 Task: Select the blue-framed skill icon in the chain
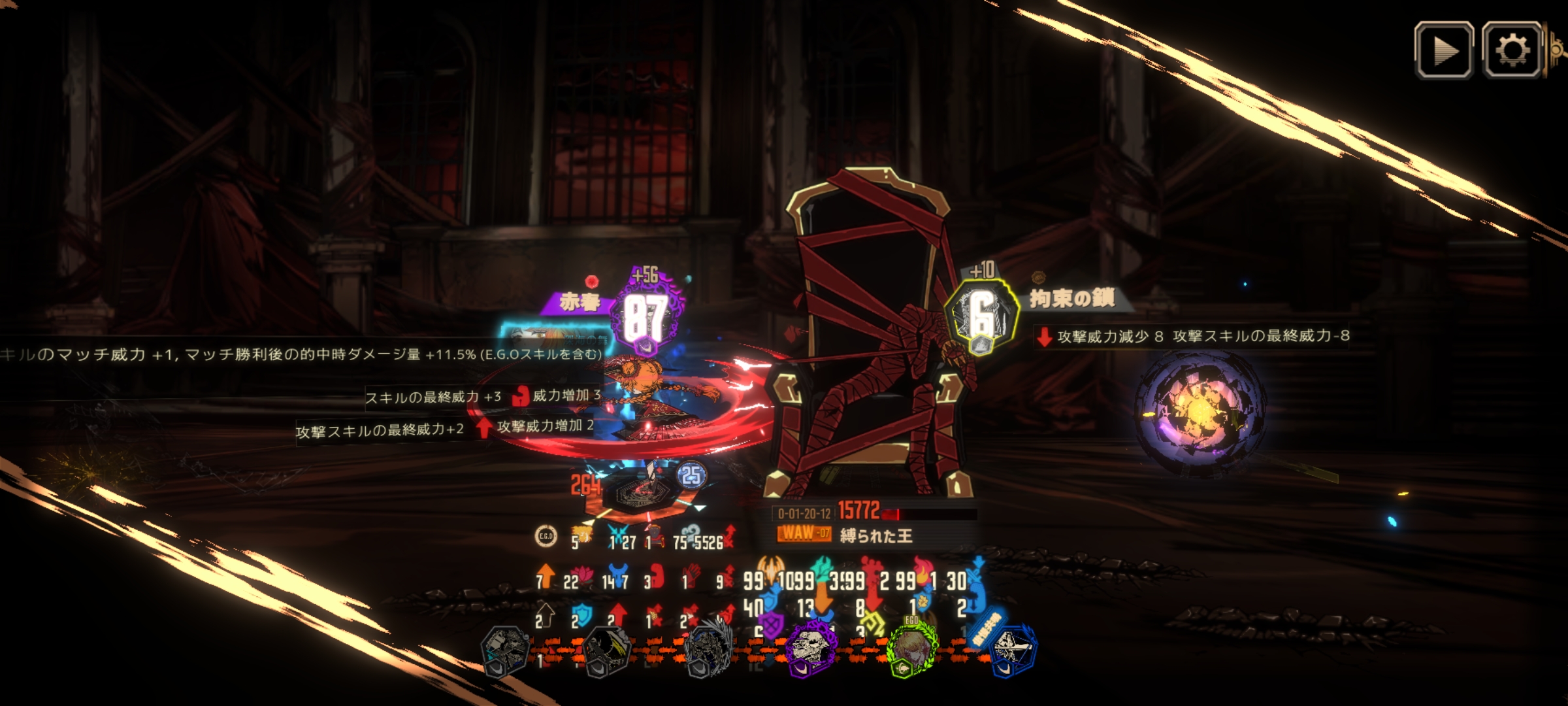[1012, 649]
